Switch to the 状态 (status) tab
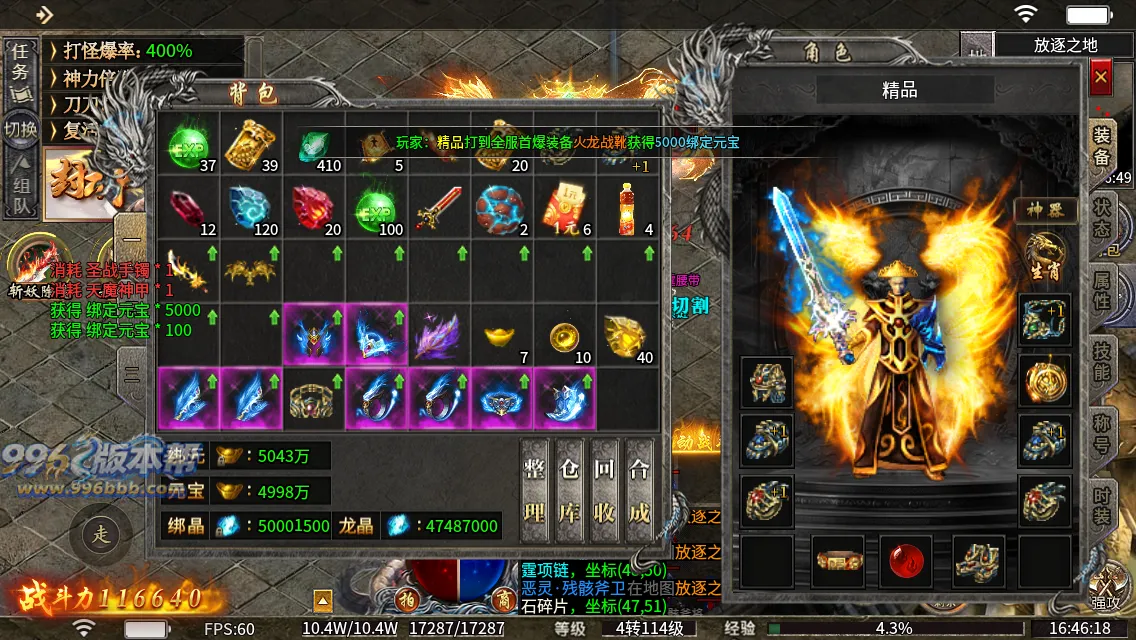The width and height of the screenshot is (1136, 640). (x=1102, y=216)
